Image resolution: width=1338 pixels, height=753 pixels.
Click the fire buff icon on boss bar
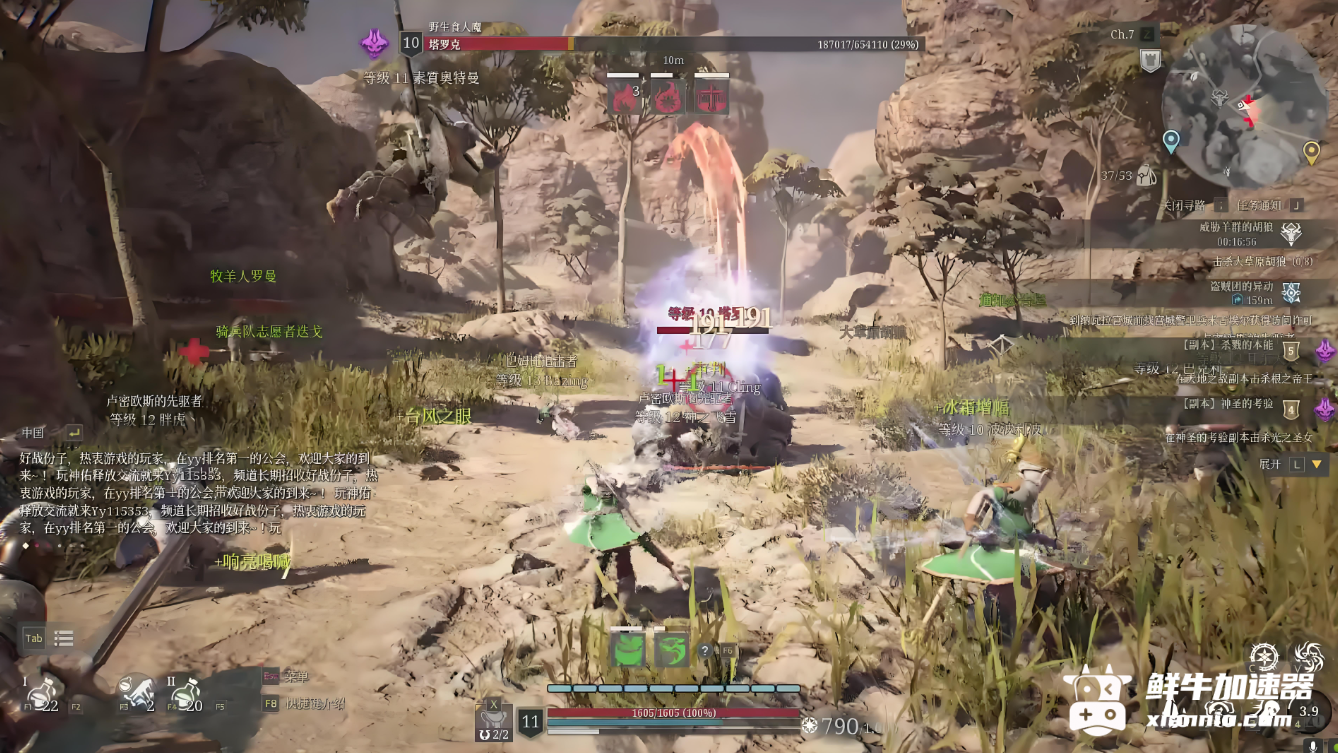coord(623,97)
